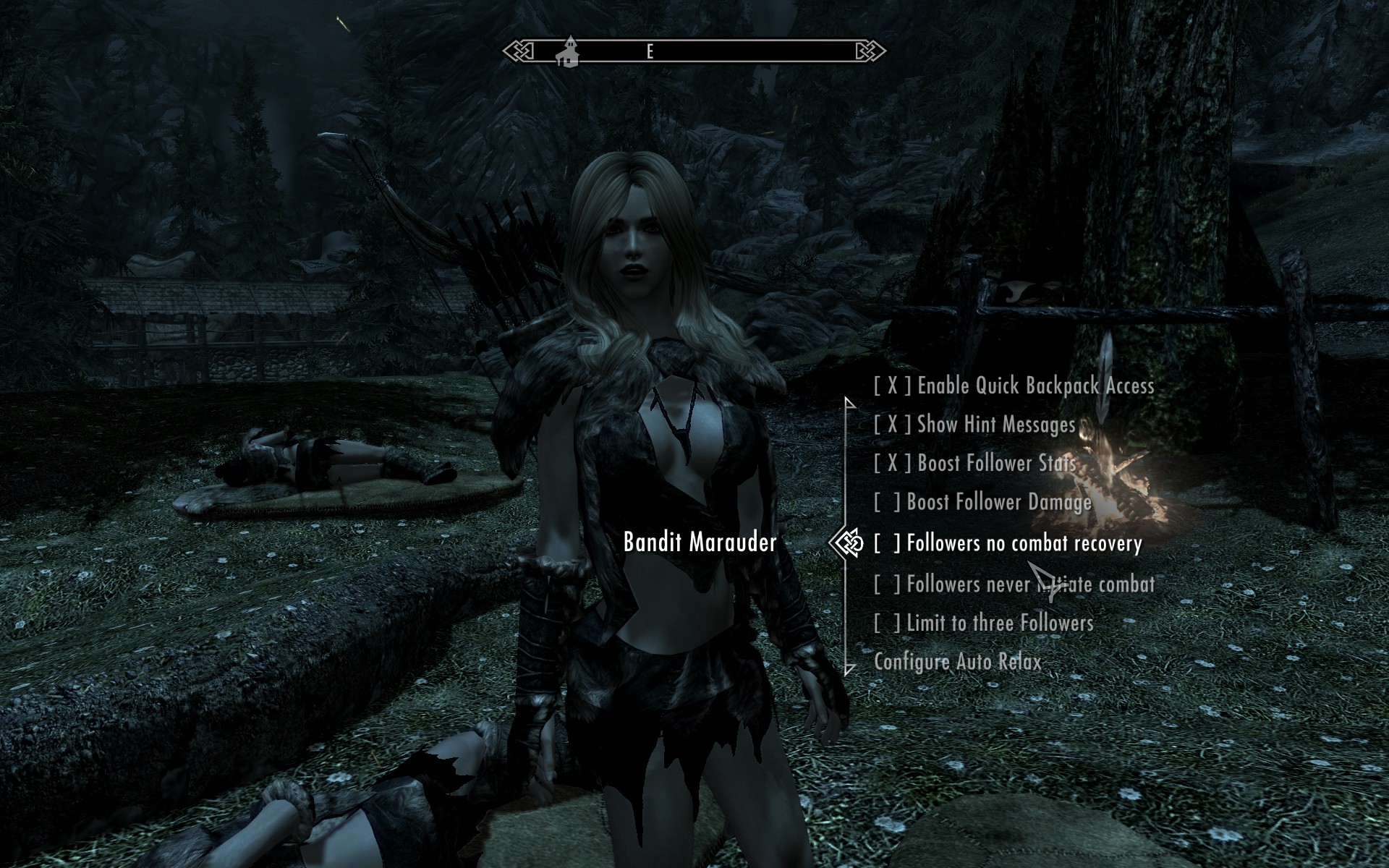Select Followers no combat recovery
This screenshot has height=868, width=1389.
pyautogui.click(x=1007, y=543)
